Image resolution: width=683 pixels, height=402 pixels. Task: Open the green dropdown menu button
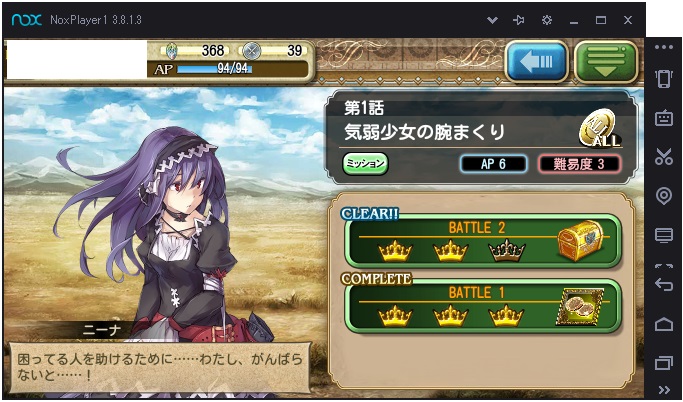click(605, 62)
